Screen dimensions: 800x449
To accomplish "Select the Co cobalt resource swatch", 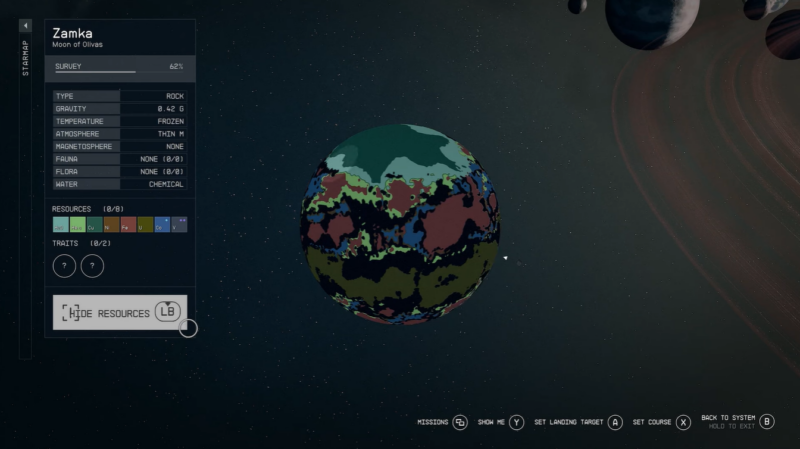I will tap(162, 225).
